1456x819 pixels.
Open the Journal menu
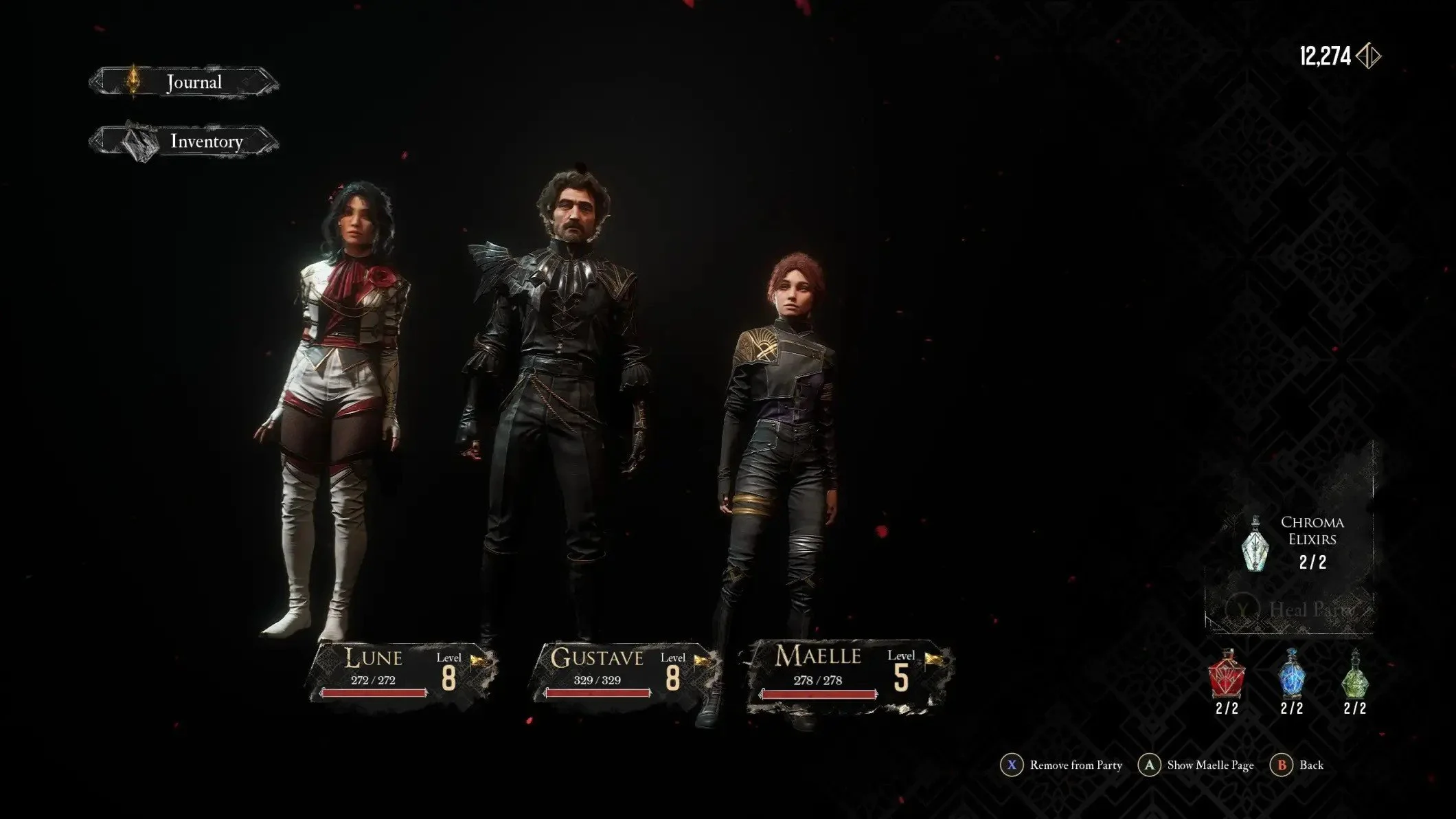pyautogui.click(x=184, y=82)
